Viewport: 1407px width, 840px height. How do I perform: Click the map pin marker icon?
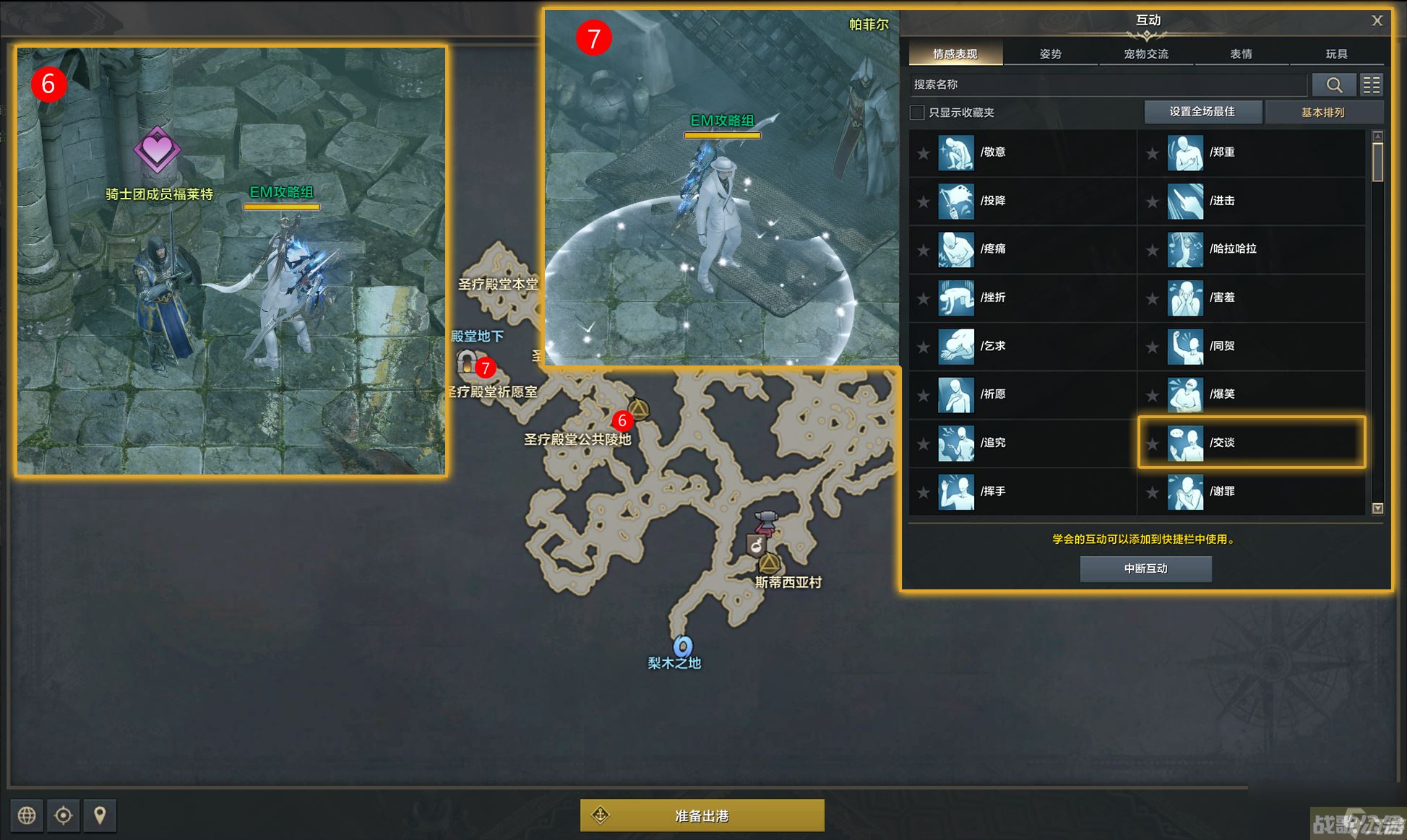tap(100, 815)
